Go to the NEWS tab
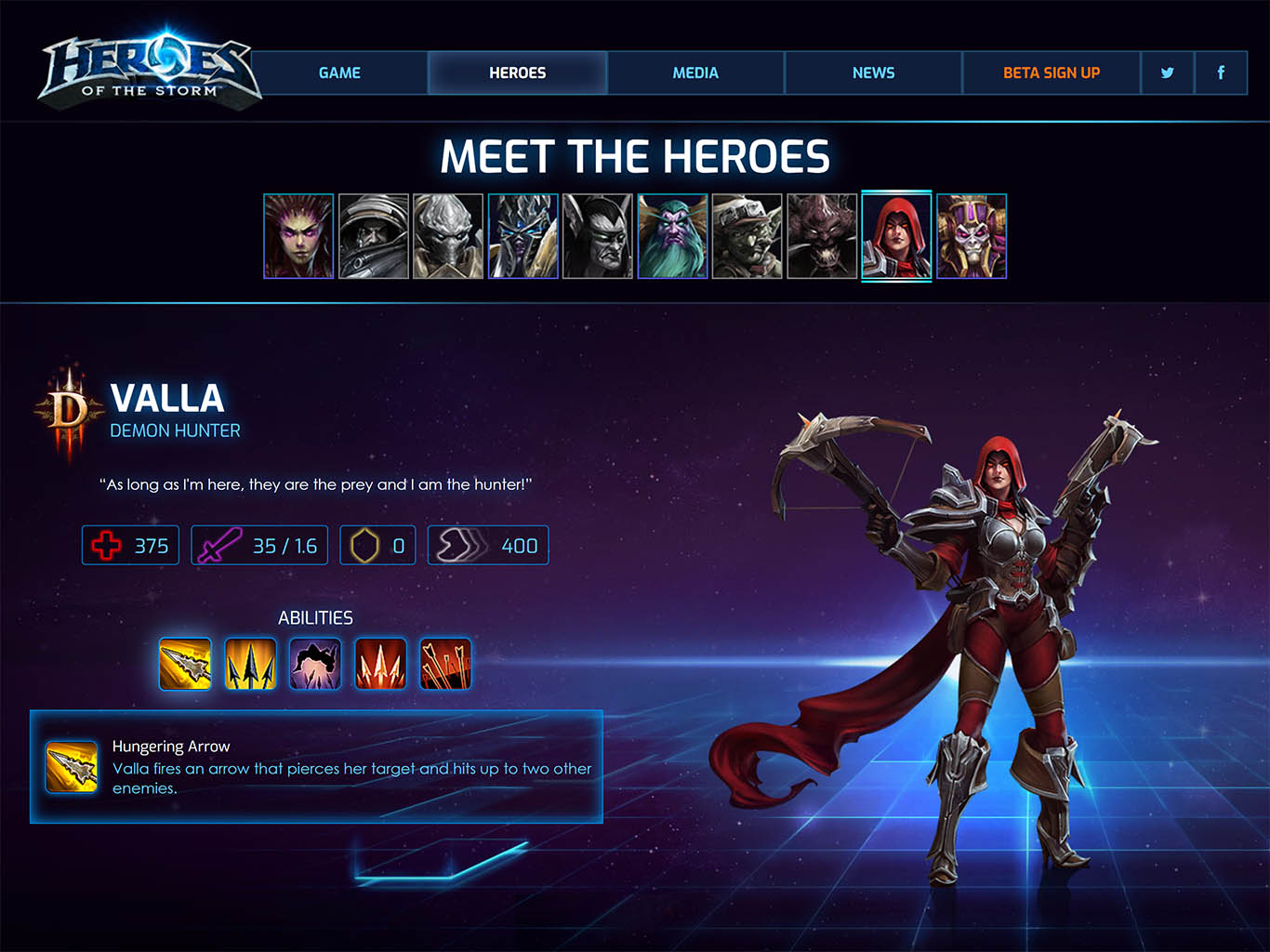 pyautogui.click(x=873, y=73)
